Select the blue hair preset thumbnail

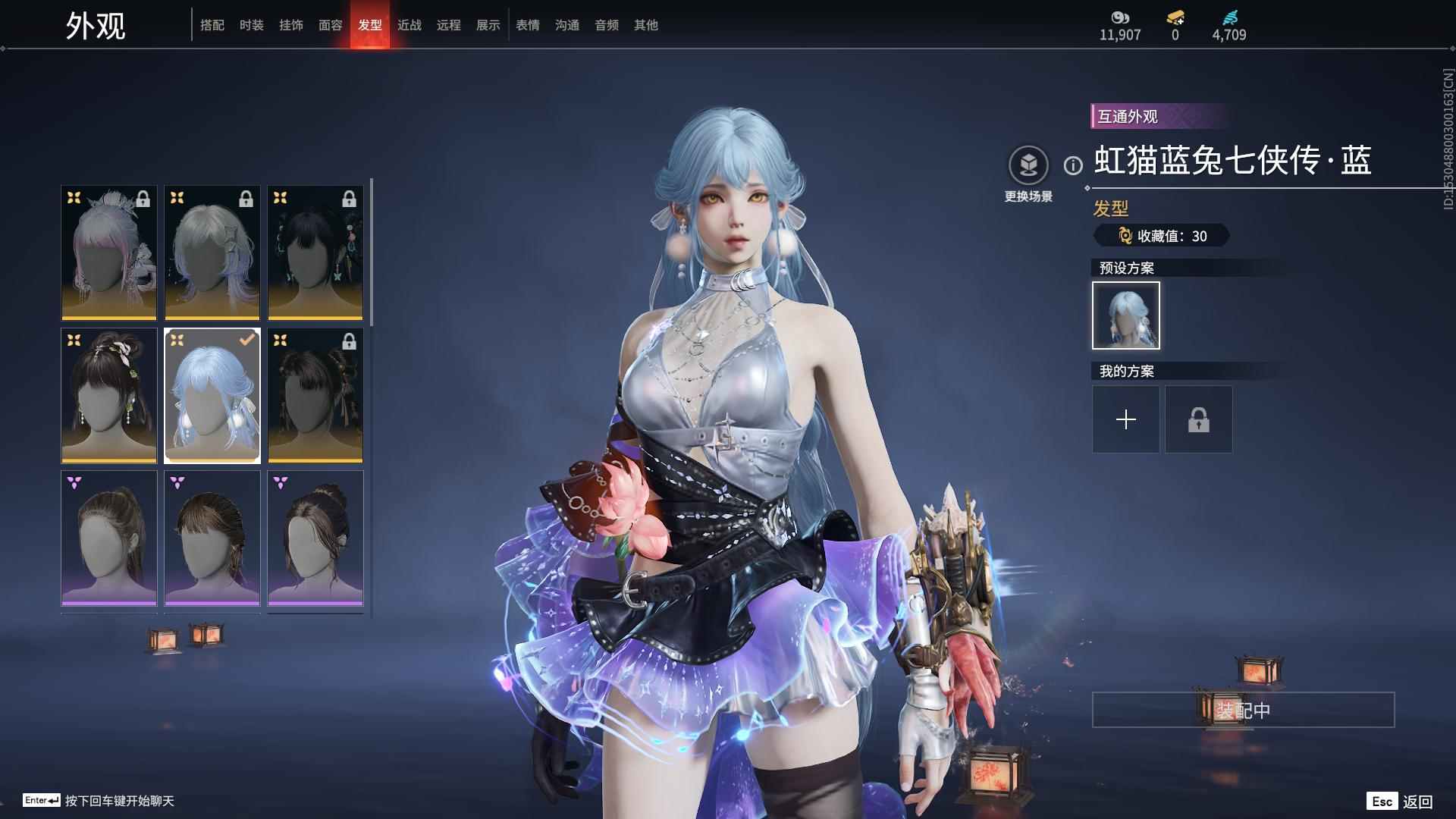click(1125, 315)
